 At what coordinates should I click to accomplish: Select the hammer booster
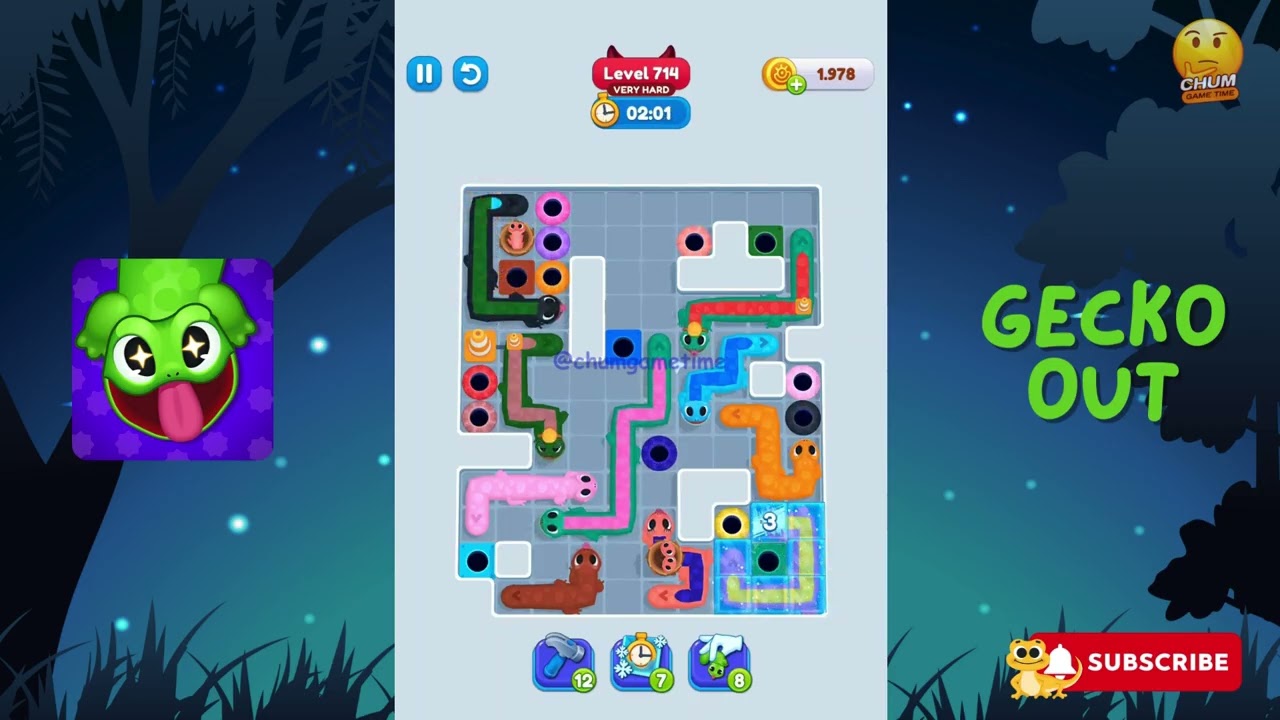point(562,662)
